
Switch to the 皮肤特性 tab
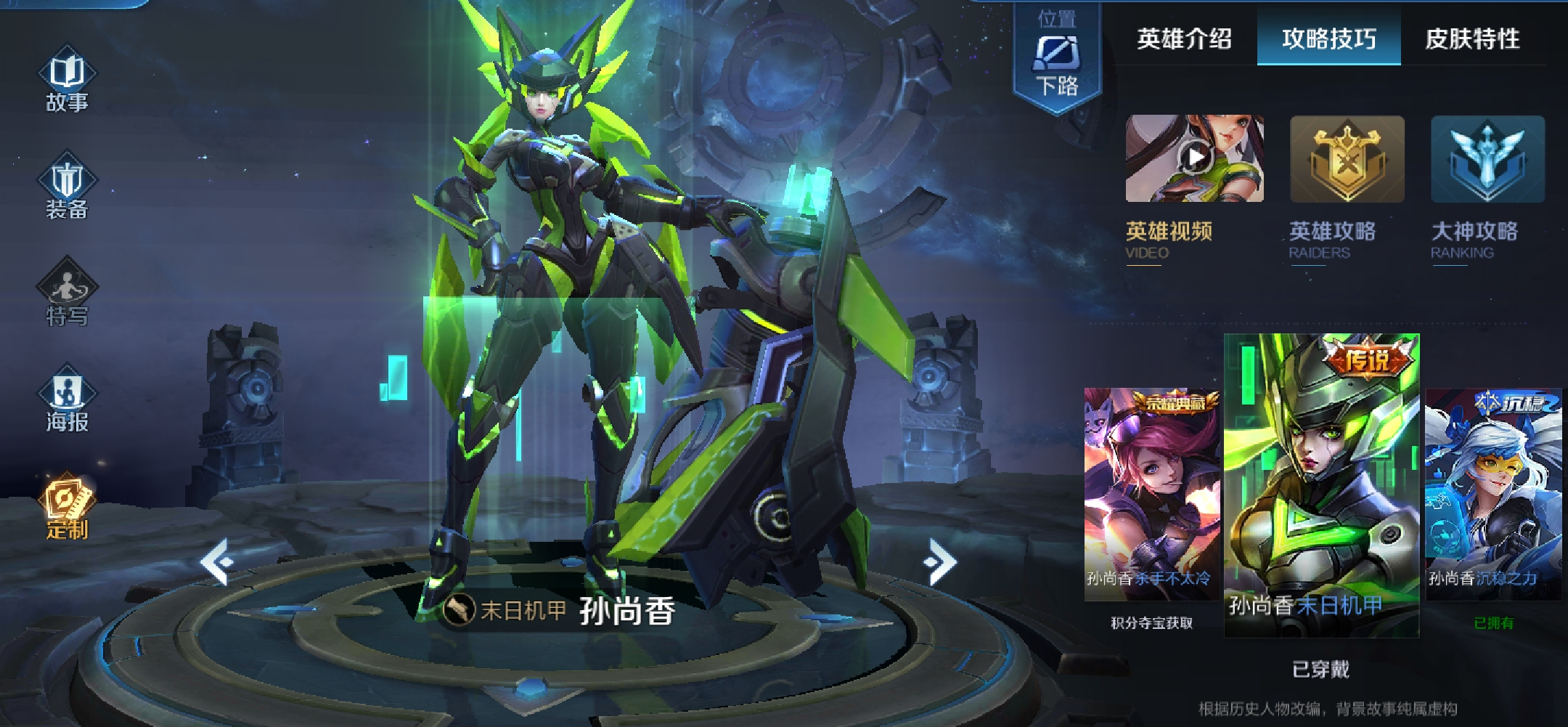tap(1472, 38)
